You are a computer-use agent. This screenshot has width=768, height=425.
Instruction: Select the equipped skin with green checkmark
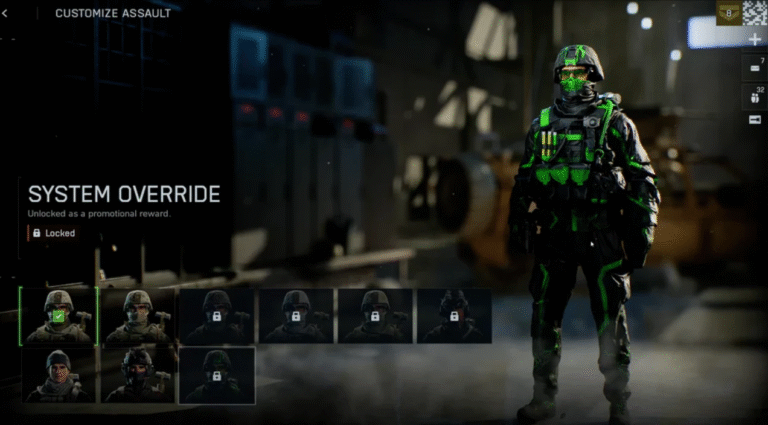[x=59, y=316]
